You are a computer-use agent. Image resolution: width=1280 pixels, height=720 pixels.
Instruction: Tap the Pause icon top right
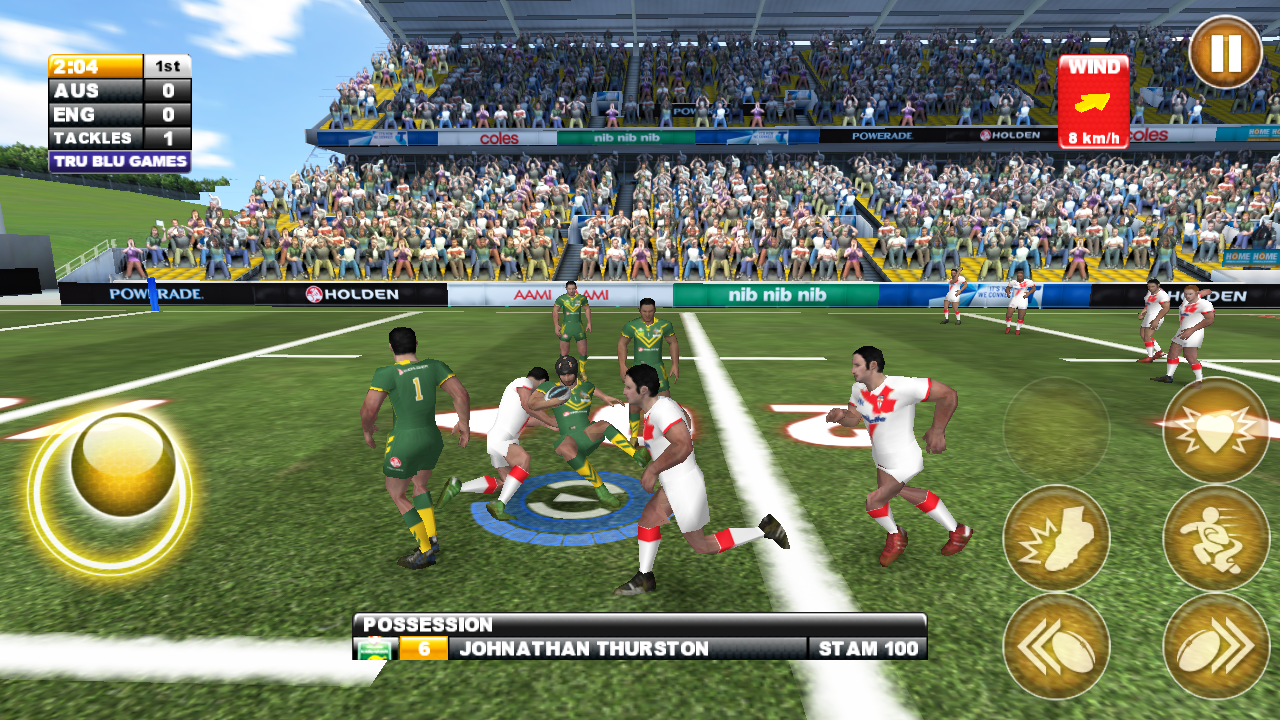click(1228, 50)
